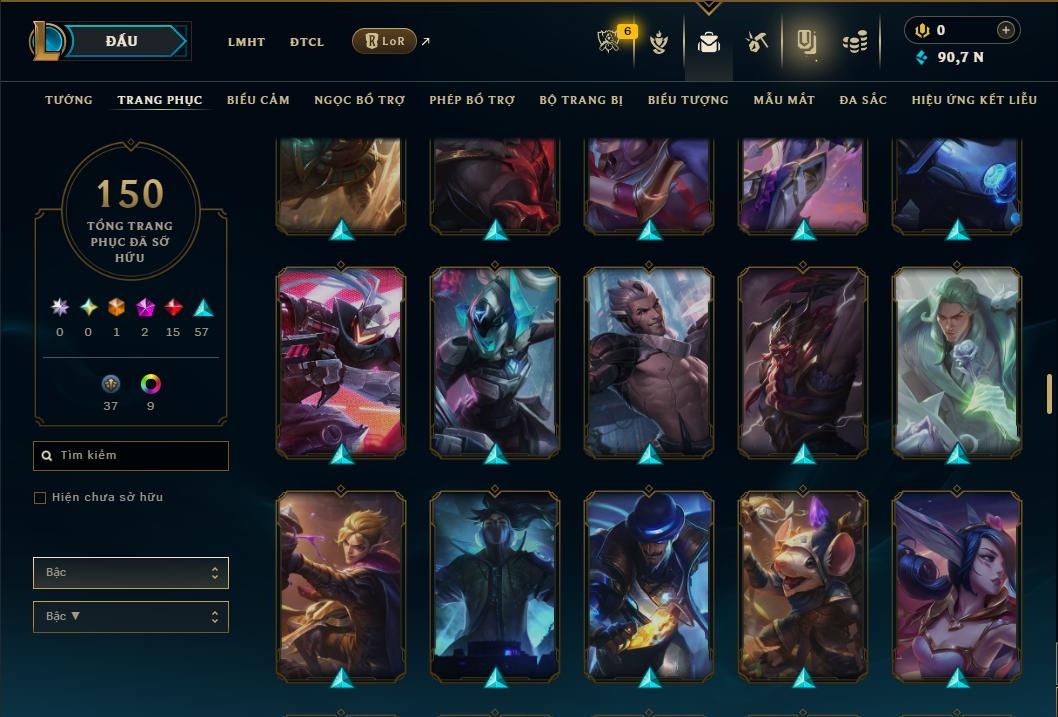Show the BỘ TRANG BỊ tab

click(581, 100)
